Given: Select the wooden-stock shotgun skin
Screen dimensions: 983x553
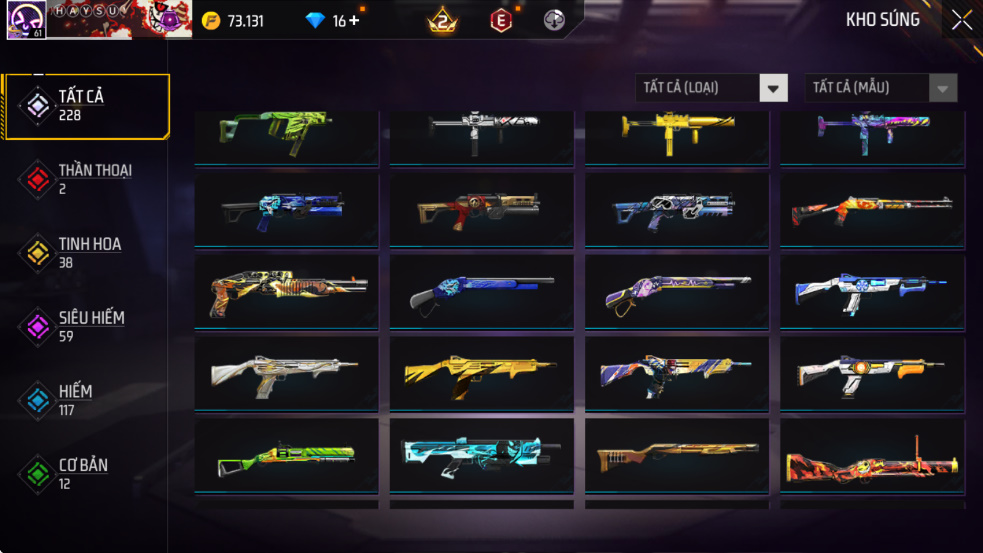Looking at the screenshot, I should [x=676, y=457].
